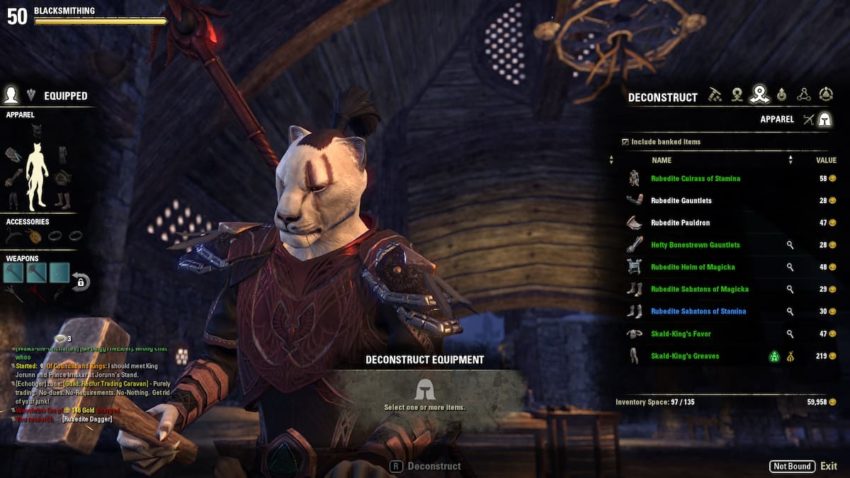Open the active Deconstruct tab icon
The height and width of the screenshot is (478, 850).
click(x=760, y=95)
